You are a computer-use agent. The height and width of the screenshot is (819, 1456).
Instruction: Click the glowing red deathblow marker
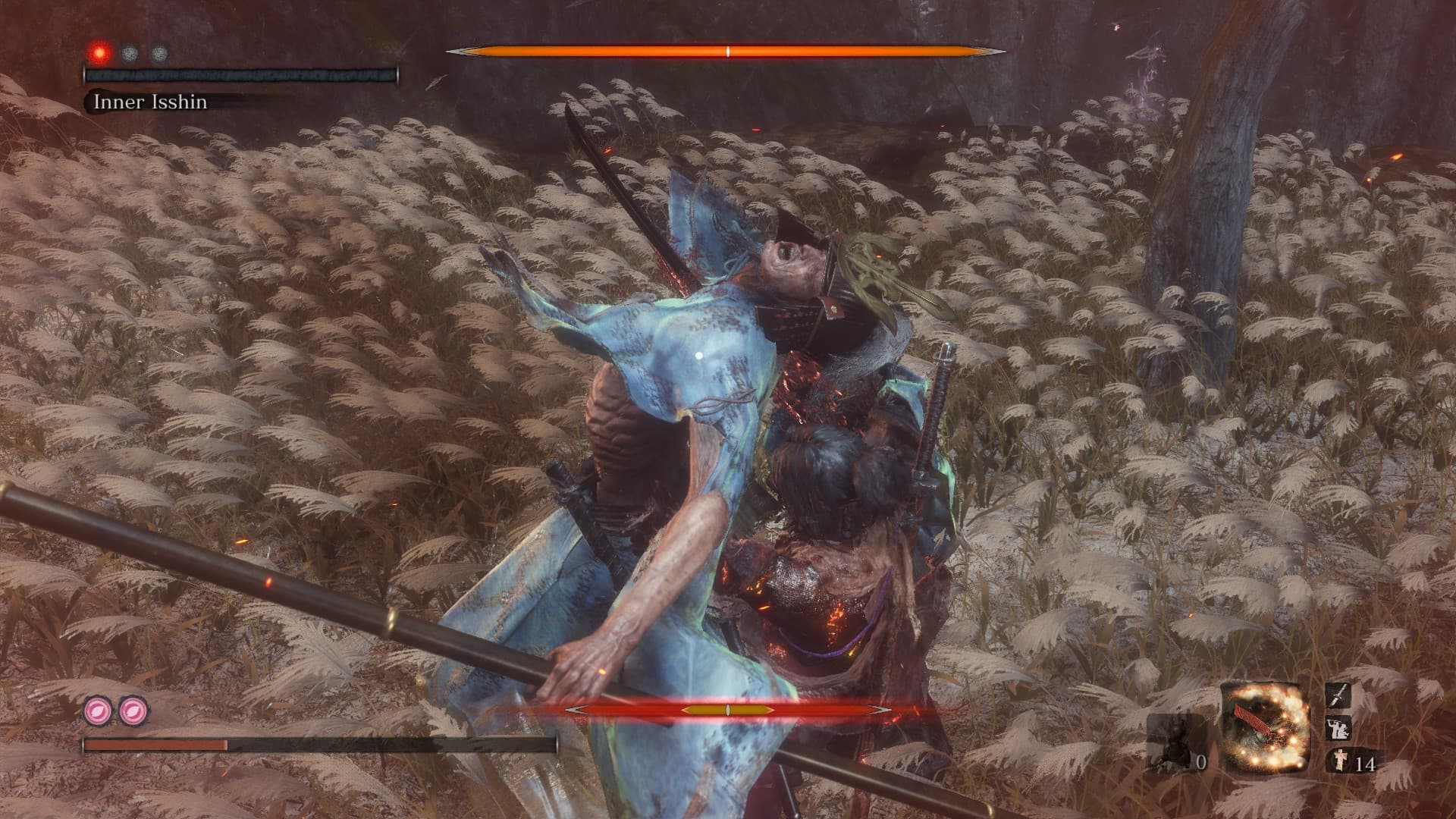pos(99,53)
